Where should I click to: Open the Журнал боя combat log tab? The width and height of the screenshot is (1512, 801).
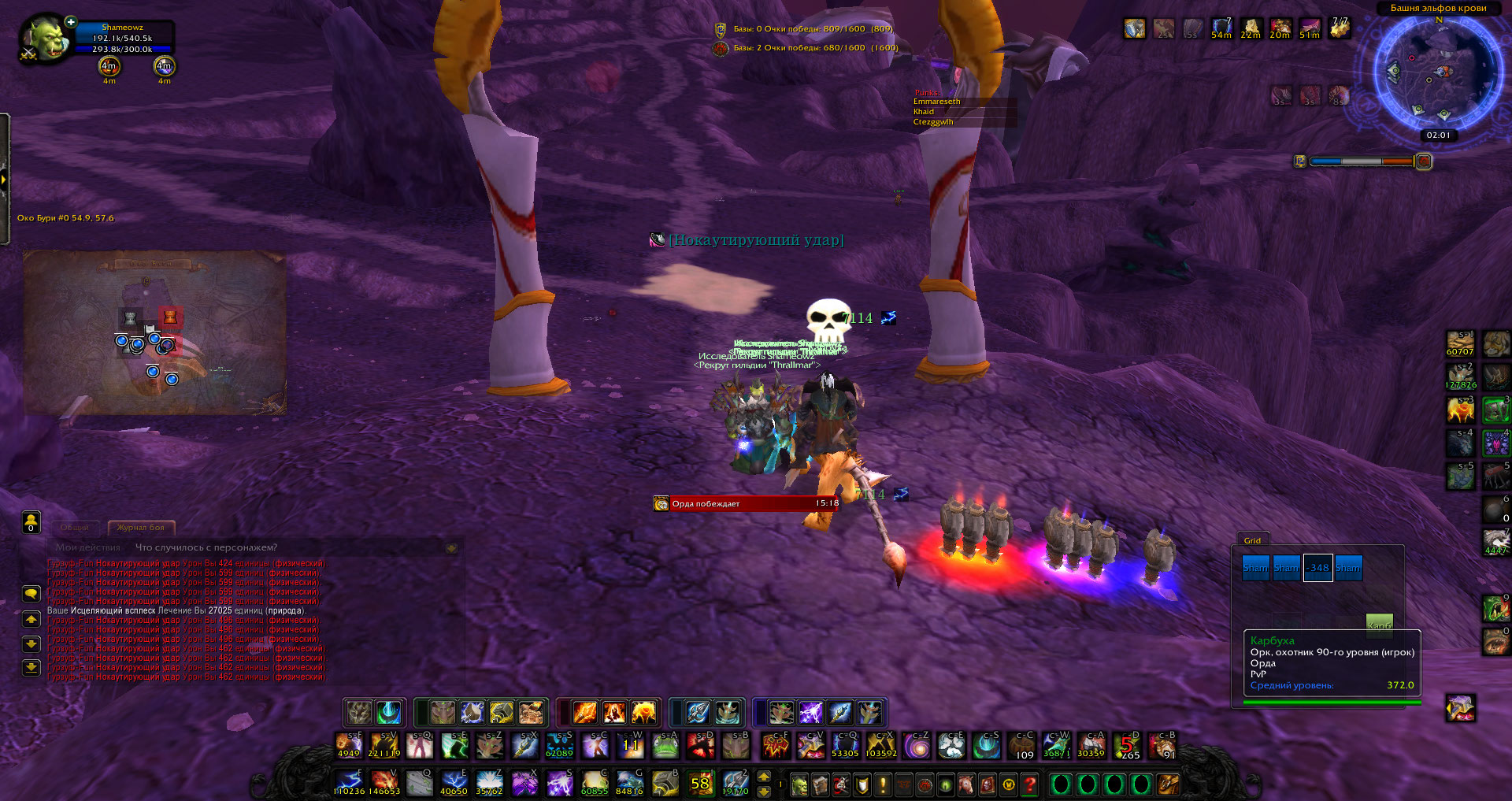(x=141, y=527)
